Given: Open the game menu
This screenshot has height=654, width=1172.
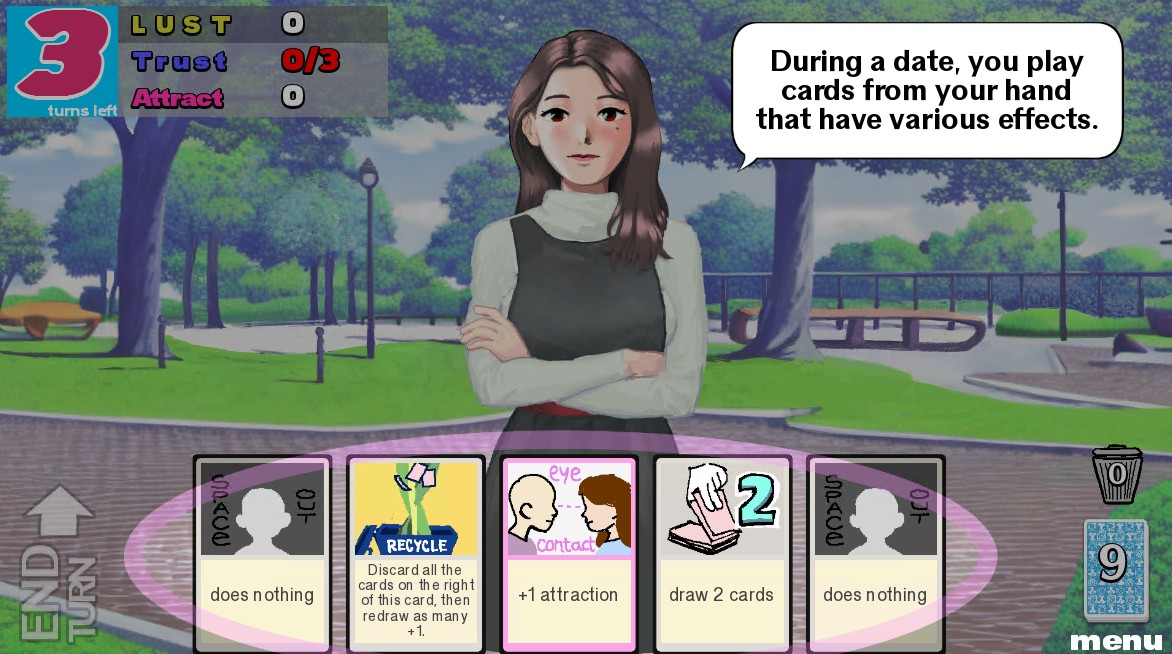Looking at the screenshot, I should pos(1116,640).
